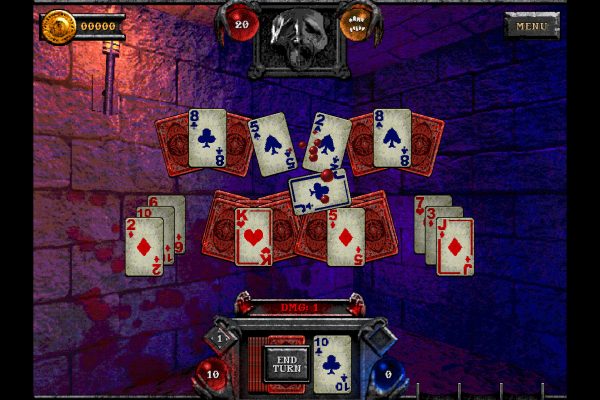This screenshot has width=600, height=400.
Task: End the current turn
Action: tap(287, 364)
